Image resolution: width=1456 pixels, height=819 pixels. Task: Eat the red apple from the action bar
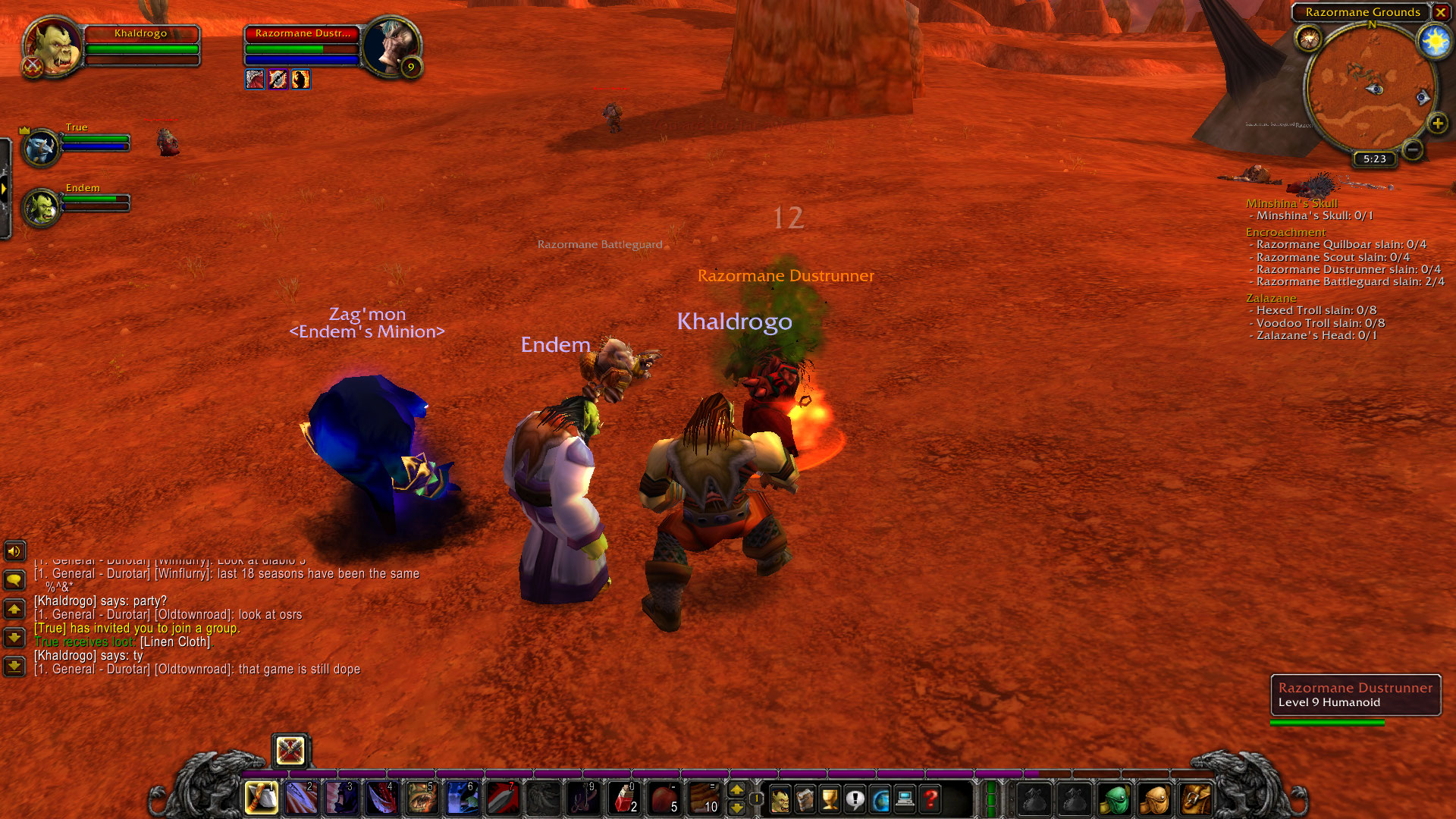(x=664, y=798)
